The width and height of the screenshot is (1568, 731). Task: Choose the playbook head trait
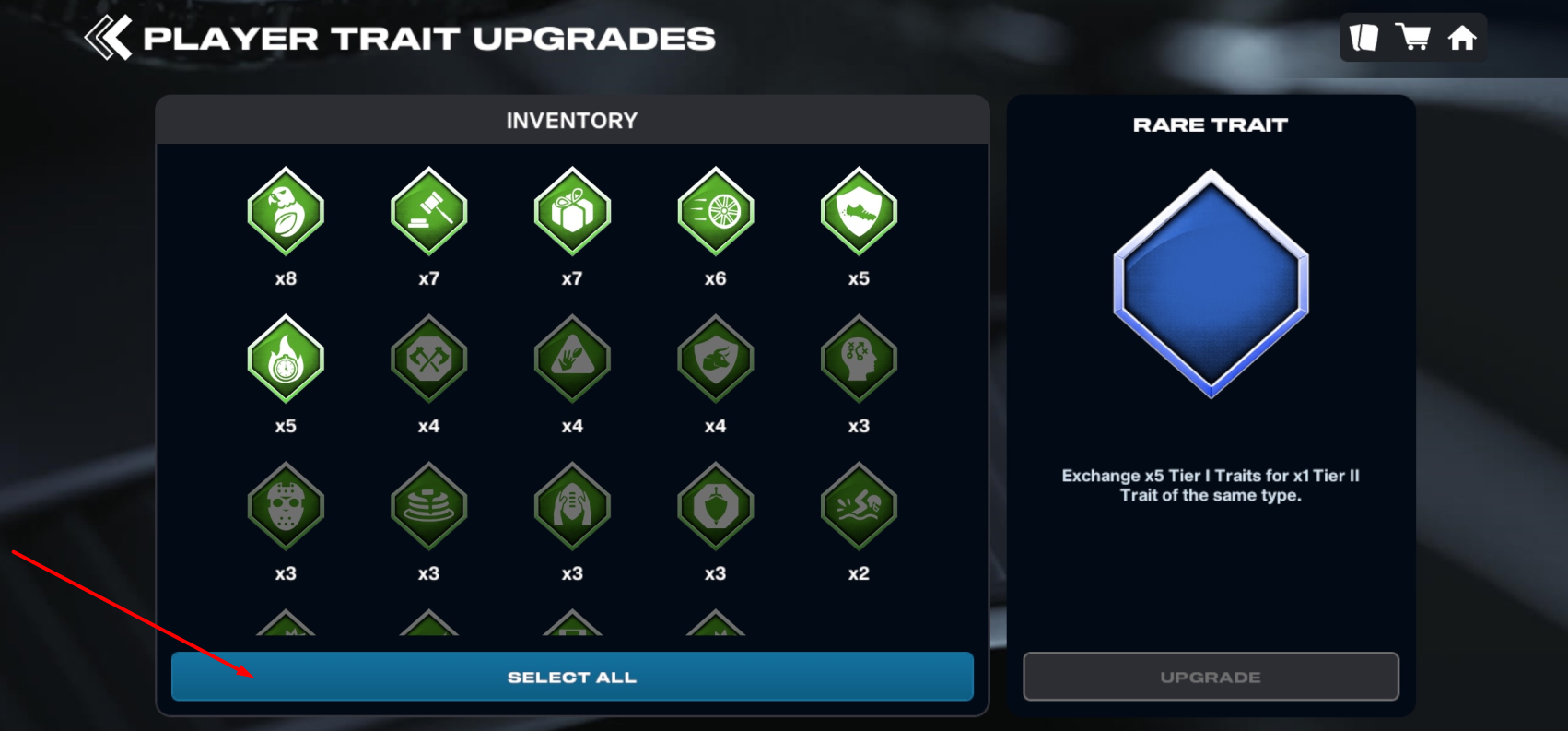coord(859,359)
